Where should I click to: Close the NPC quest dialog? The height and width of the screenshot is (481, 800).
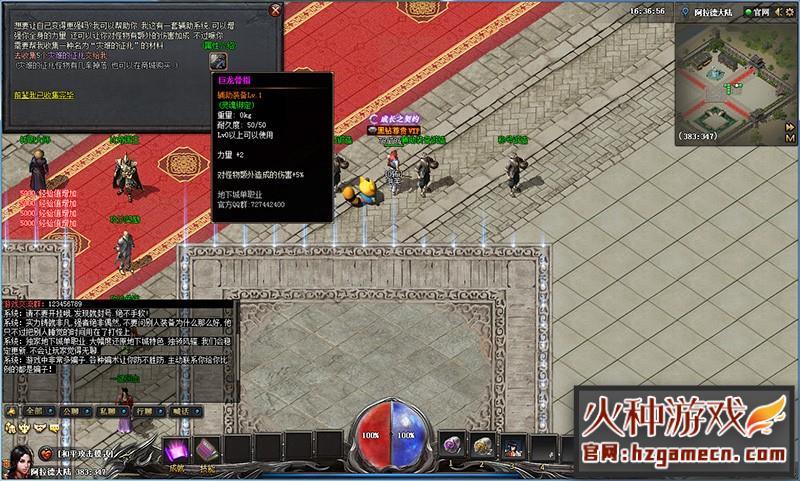pyautogui.click(x=275, y=10)
